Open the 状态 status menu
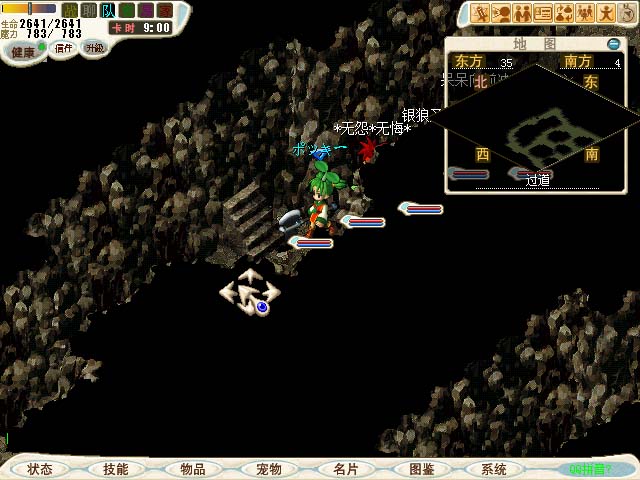The width and height of the screenshot is (640, 480). click(x=40, y=469)
